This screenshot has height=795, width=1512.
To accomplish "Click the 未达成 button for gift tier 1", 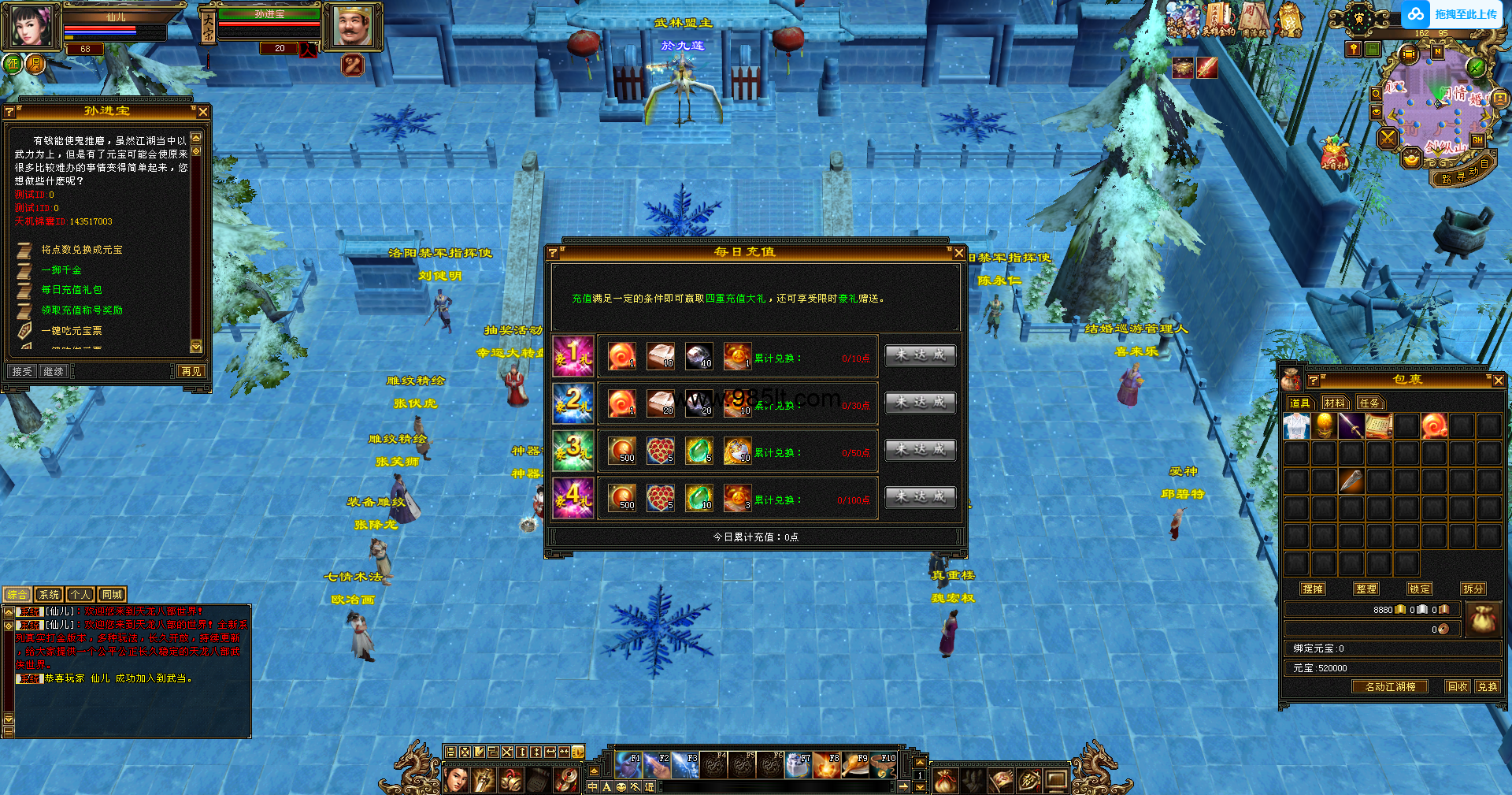I will coord(920,355).
